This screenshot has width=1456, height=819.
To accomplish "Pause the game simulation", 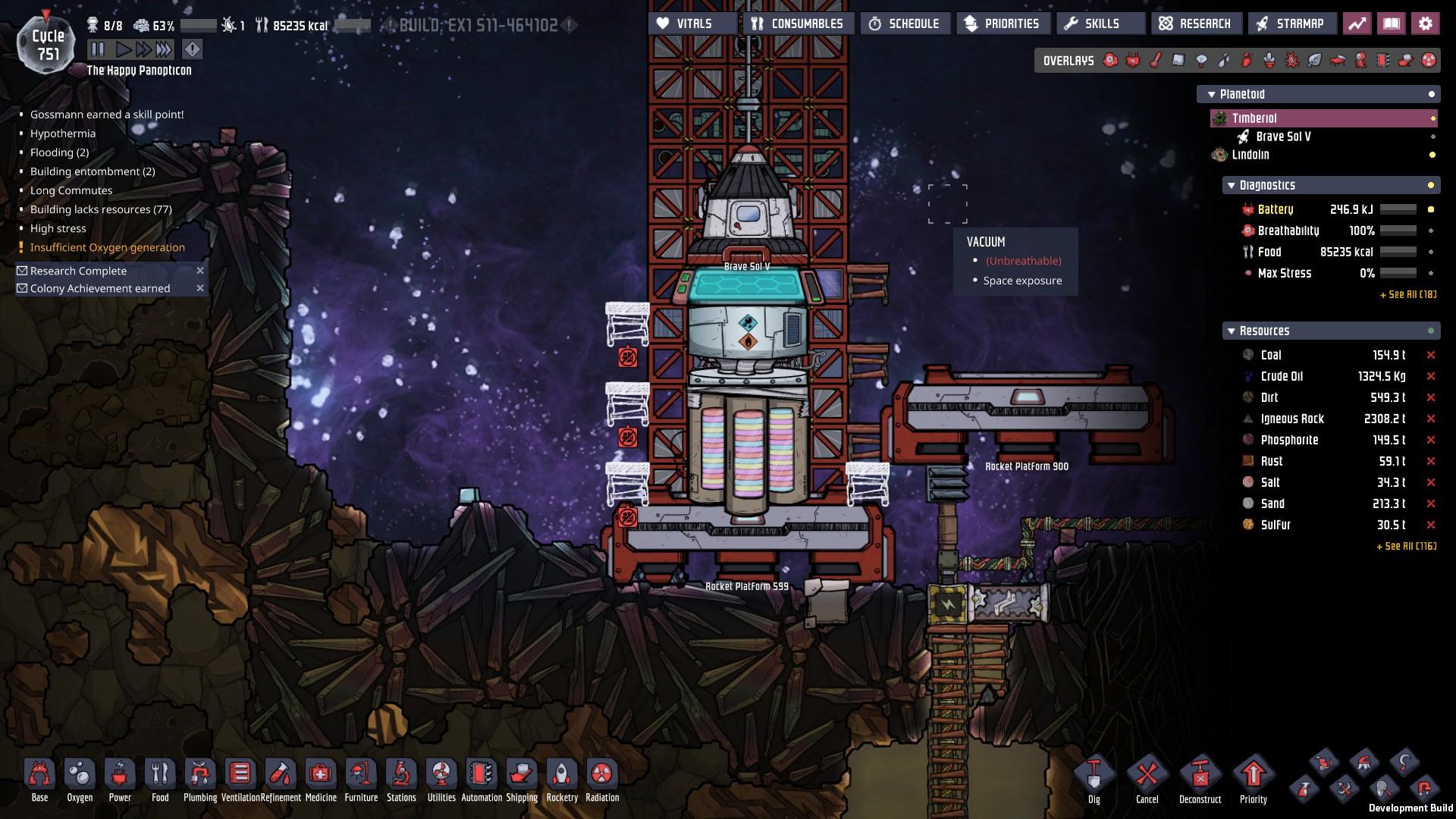I will (98, 50).
